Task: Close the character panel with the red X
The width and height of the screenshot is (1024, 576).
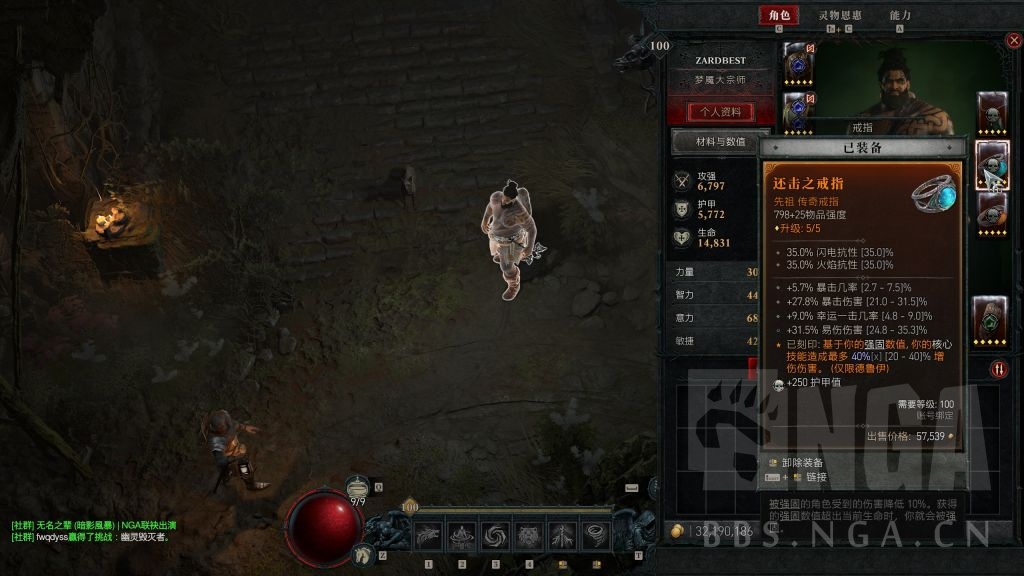Action: coord(1012,41)
